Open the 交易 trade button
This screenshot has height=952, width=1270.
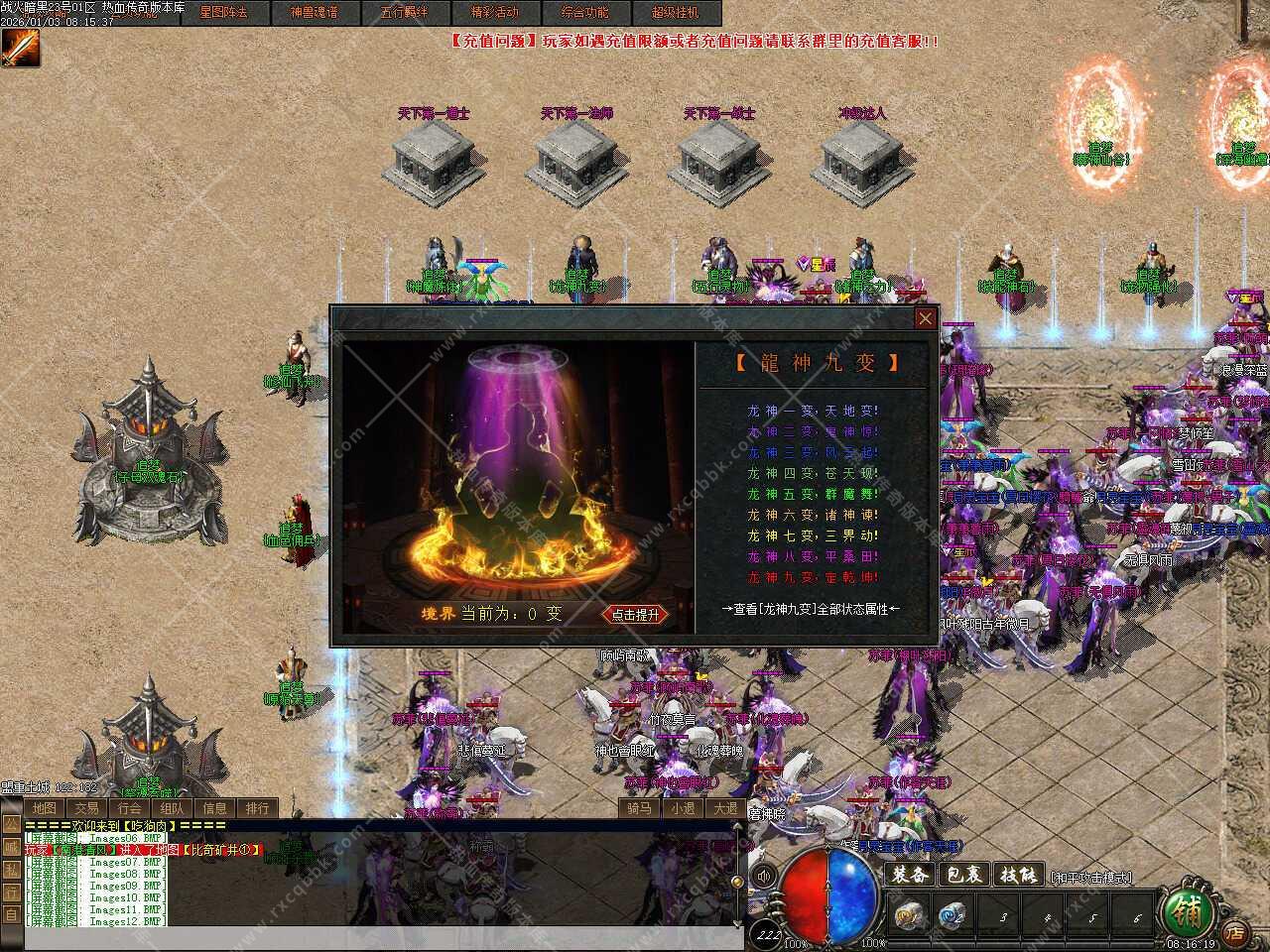86,808
